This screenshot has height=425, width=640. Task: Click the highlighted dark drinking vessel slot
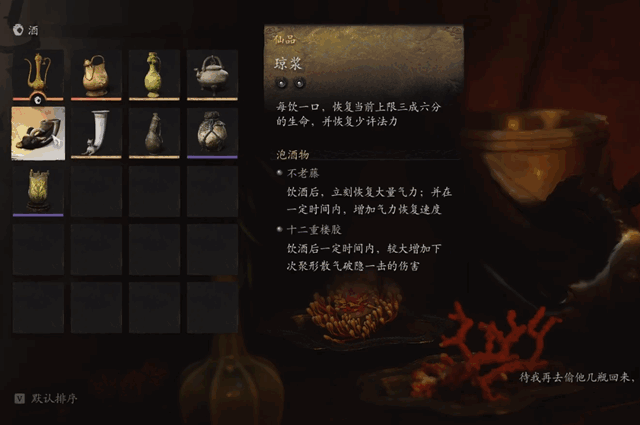(38, 133)
